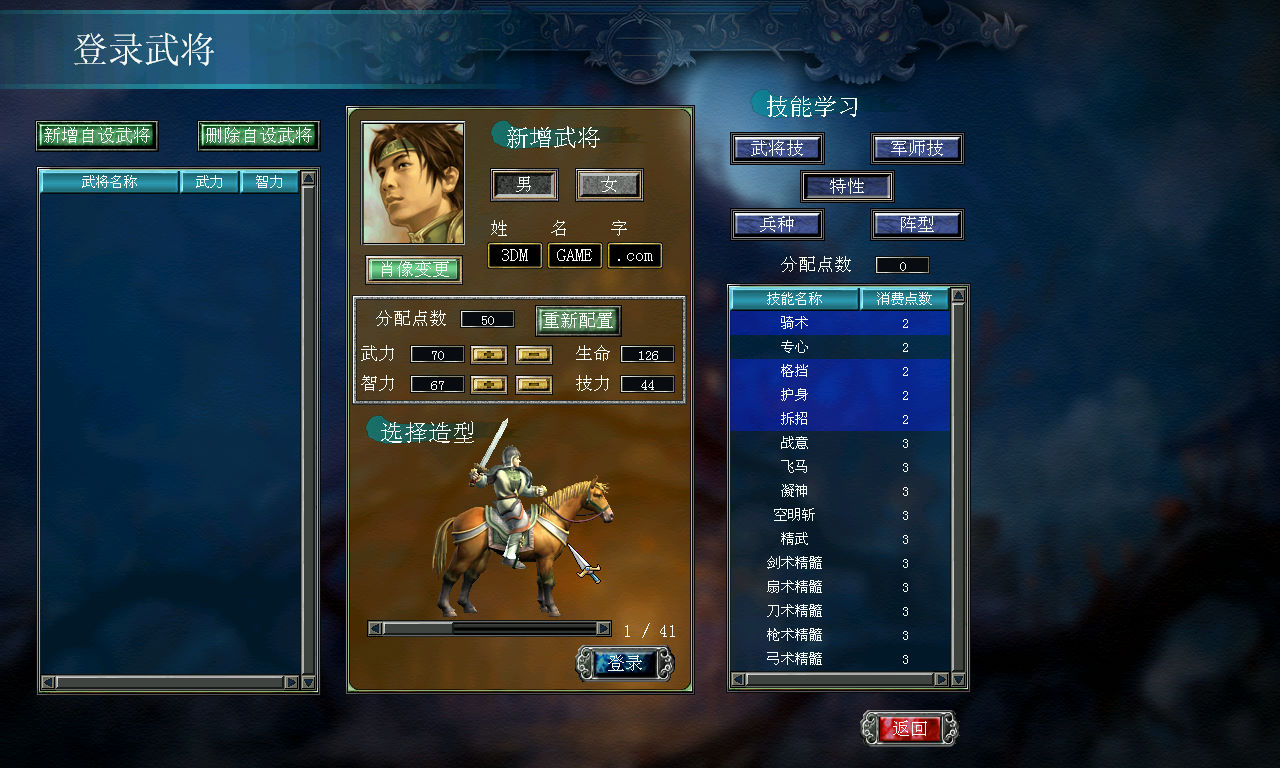Open the 兵种 troop type tab
Viewport: 1280px width, 768px height.
tap(776, 224)
